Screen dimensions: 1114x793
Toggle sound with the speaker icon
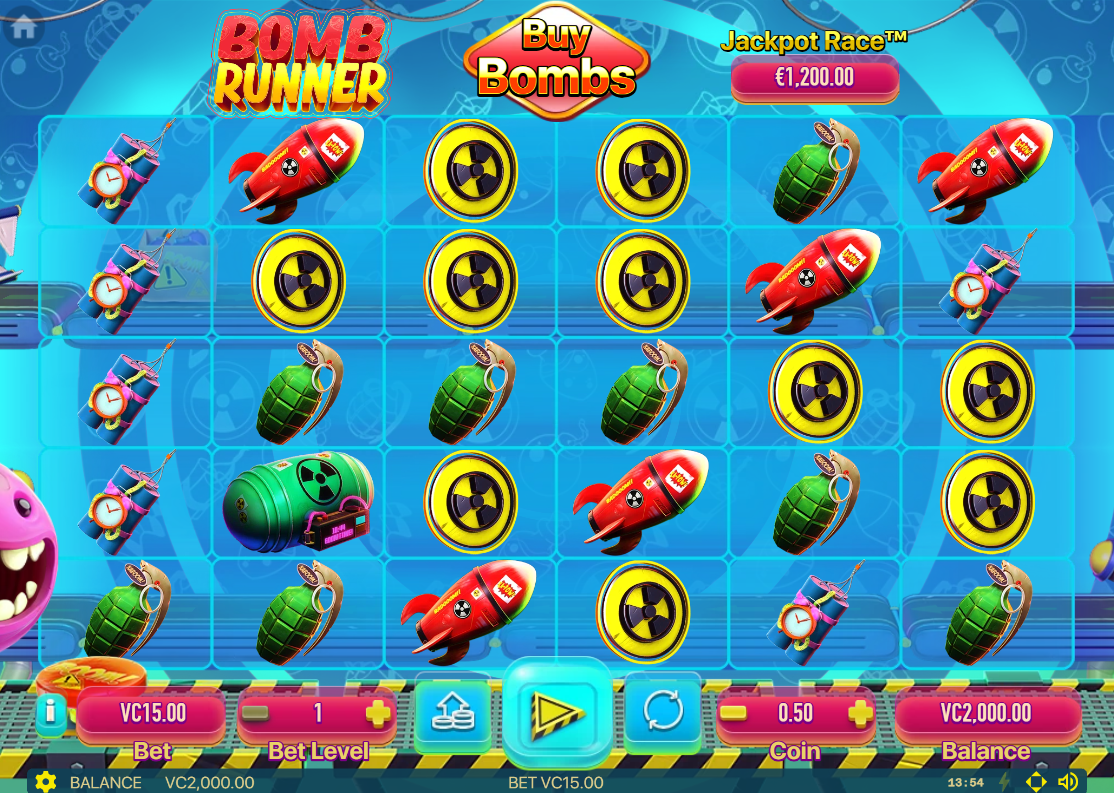tap(1068, 782)
